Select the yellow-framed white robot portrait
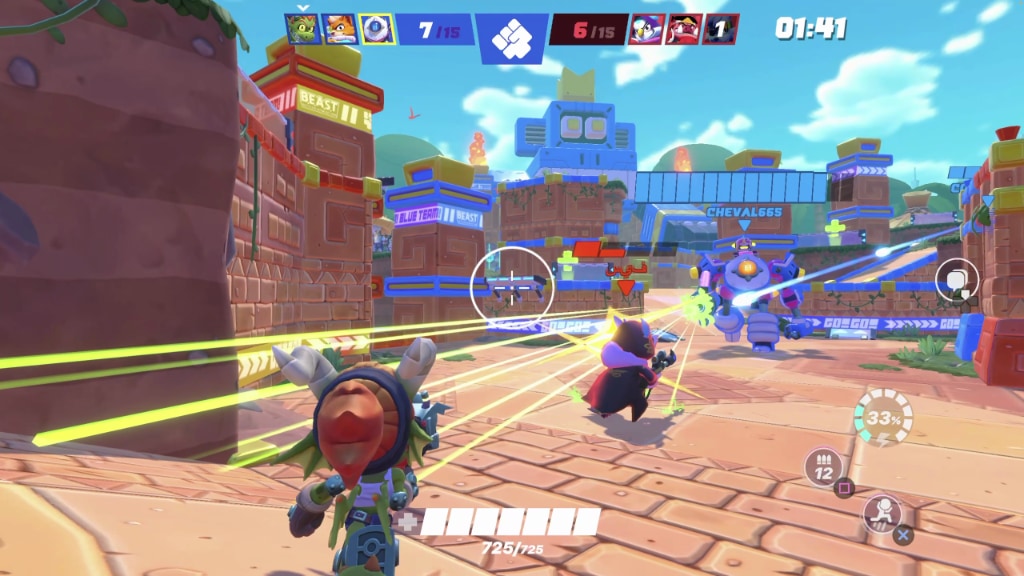The width and height of the screenshot is (1024, 576). coord(377,29)
